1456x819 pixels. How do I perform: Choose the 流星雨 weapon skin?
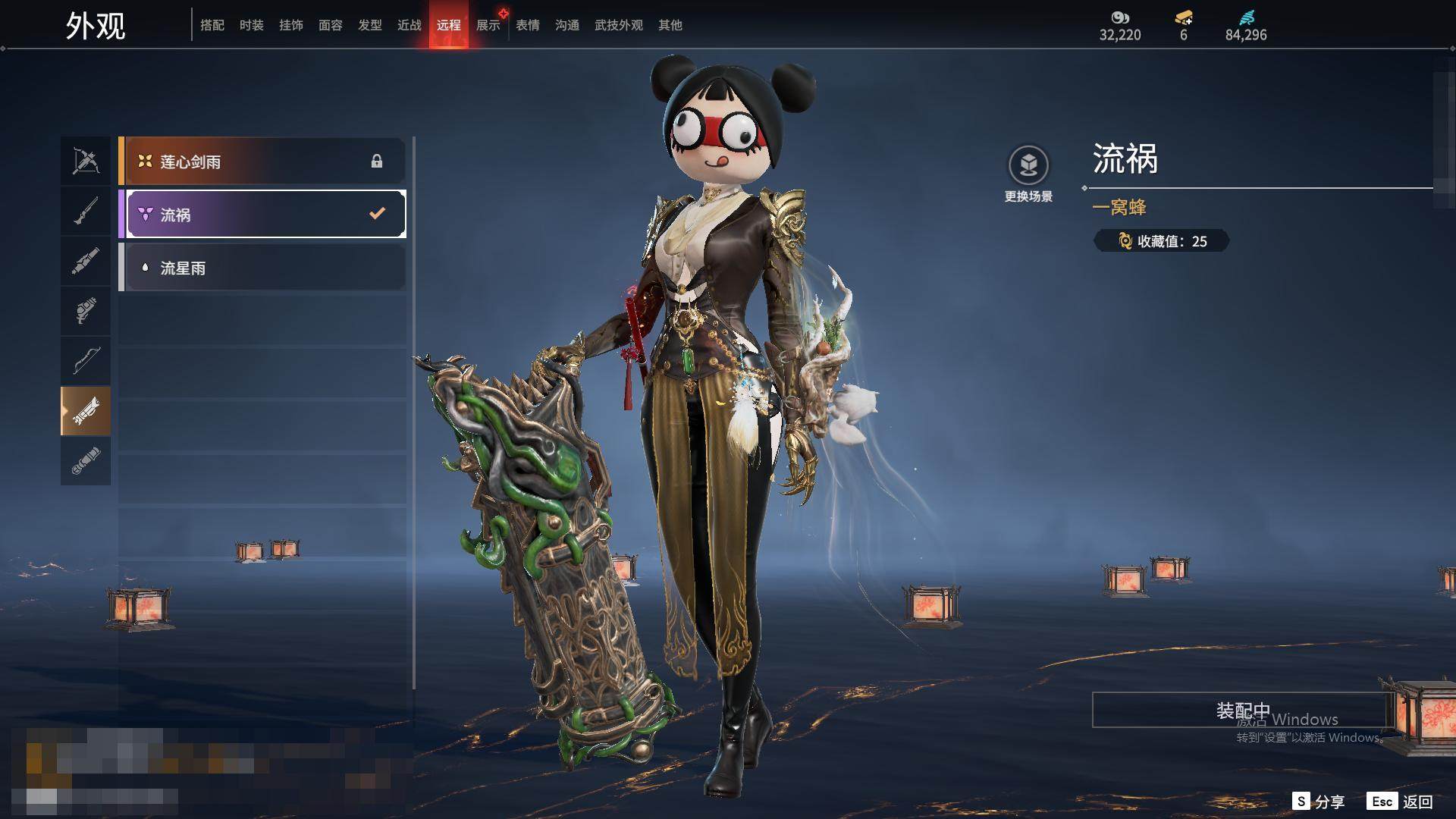point(262,268)
